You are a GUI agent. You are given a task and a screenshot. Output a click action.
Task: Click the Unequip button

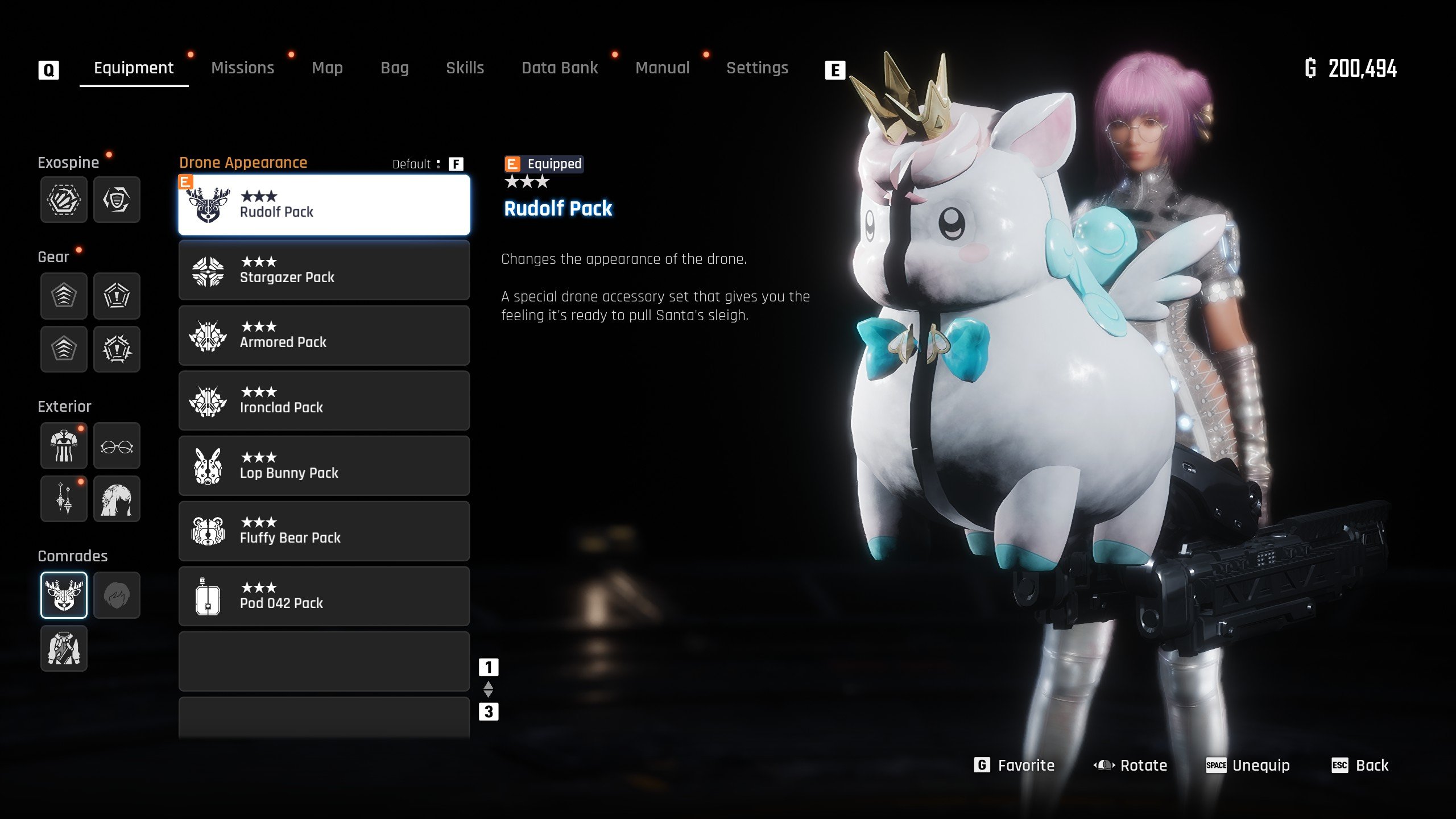(1248, 766)
